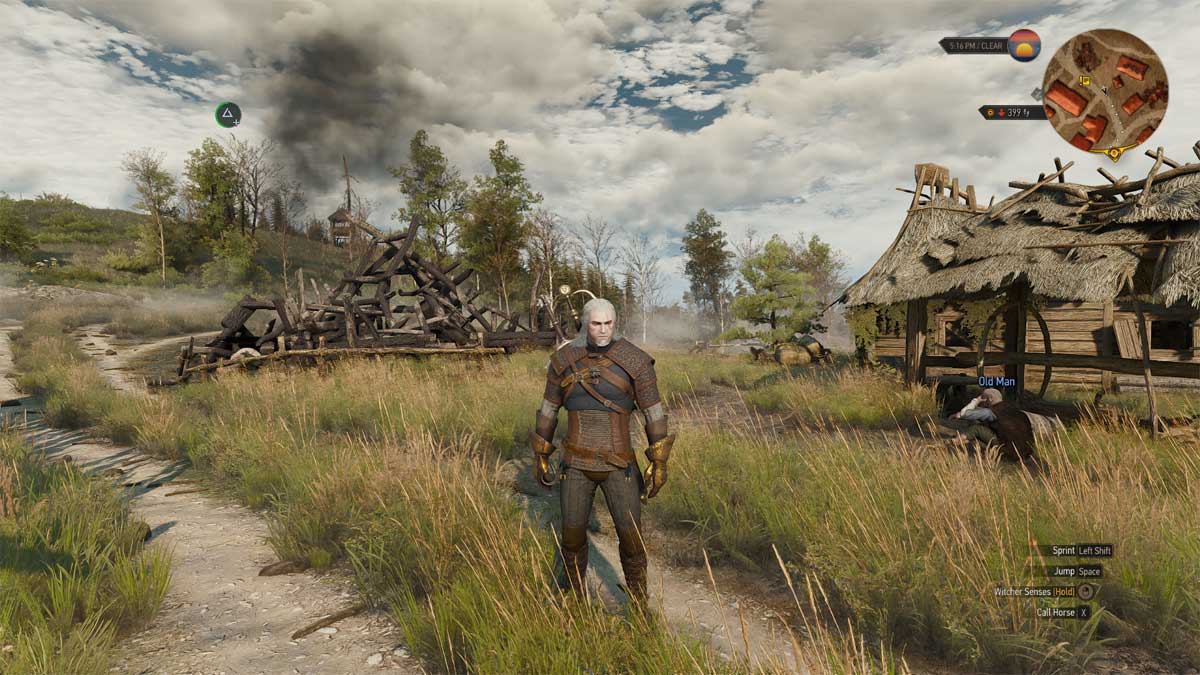Click the sunset time-of-day weather icon

1024,45
